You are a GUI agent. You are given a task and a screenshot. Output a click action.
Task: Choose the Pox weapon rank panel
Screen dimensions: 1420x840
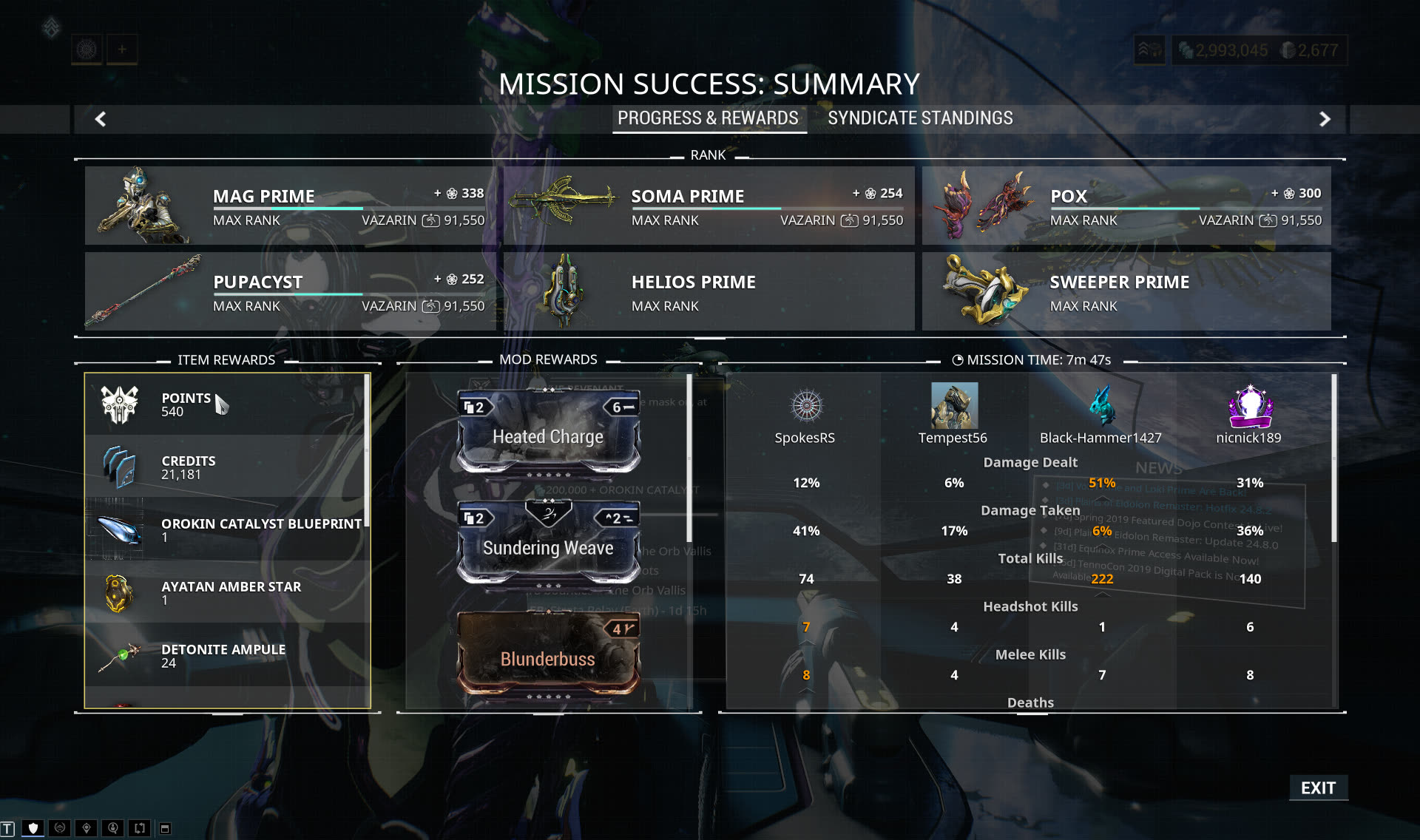coord(1126,206)
